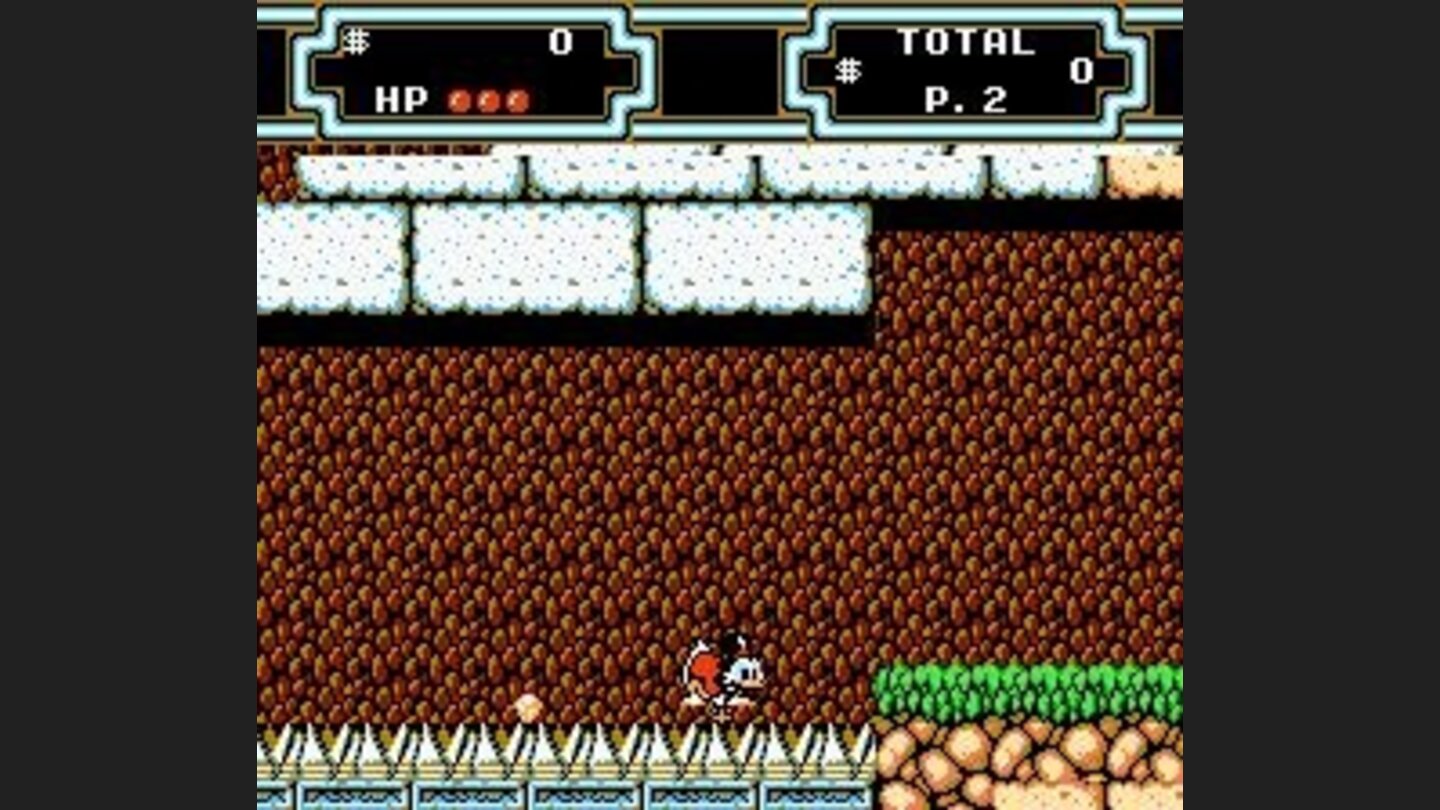Toggle the first HP heart indicator
The image size is (1440, 810).
pyautogui.click(x=458, y=100)
